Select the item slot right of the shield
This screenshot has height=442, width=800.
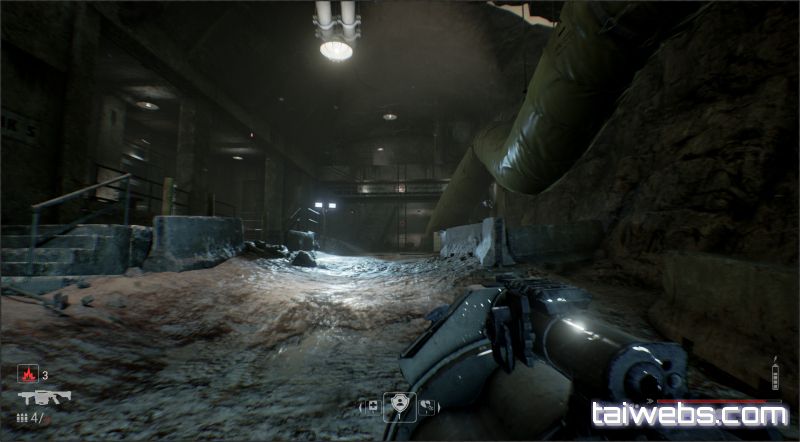(427, 405)
